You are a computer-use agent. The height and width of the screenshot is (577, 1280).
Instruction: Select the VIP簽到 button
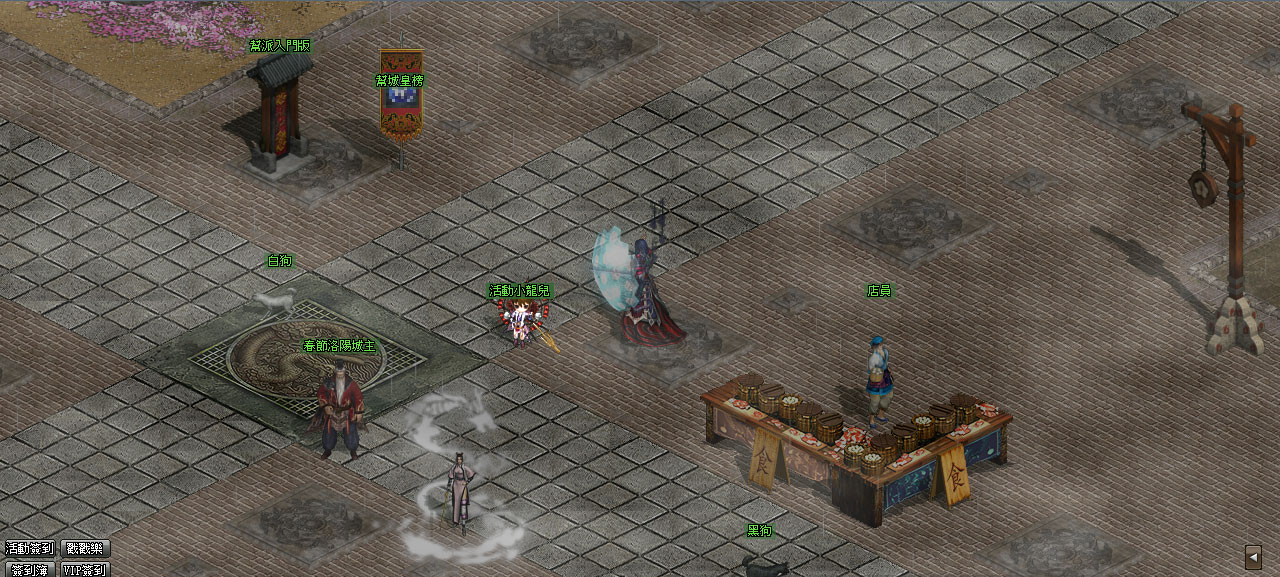coord(86,570)
